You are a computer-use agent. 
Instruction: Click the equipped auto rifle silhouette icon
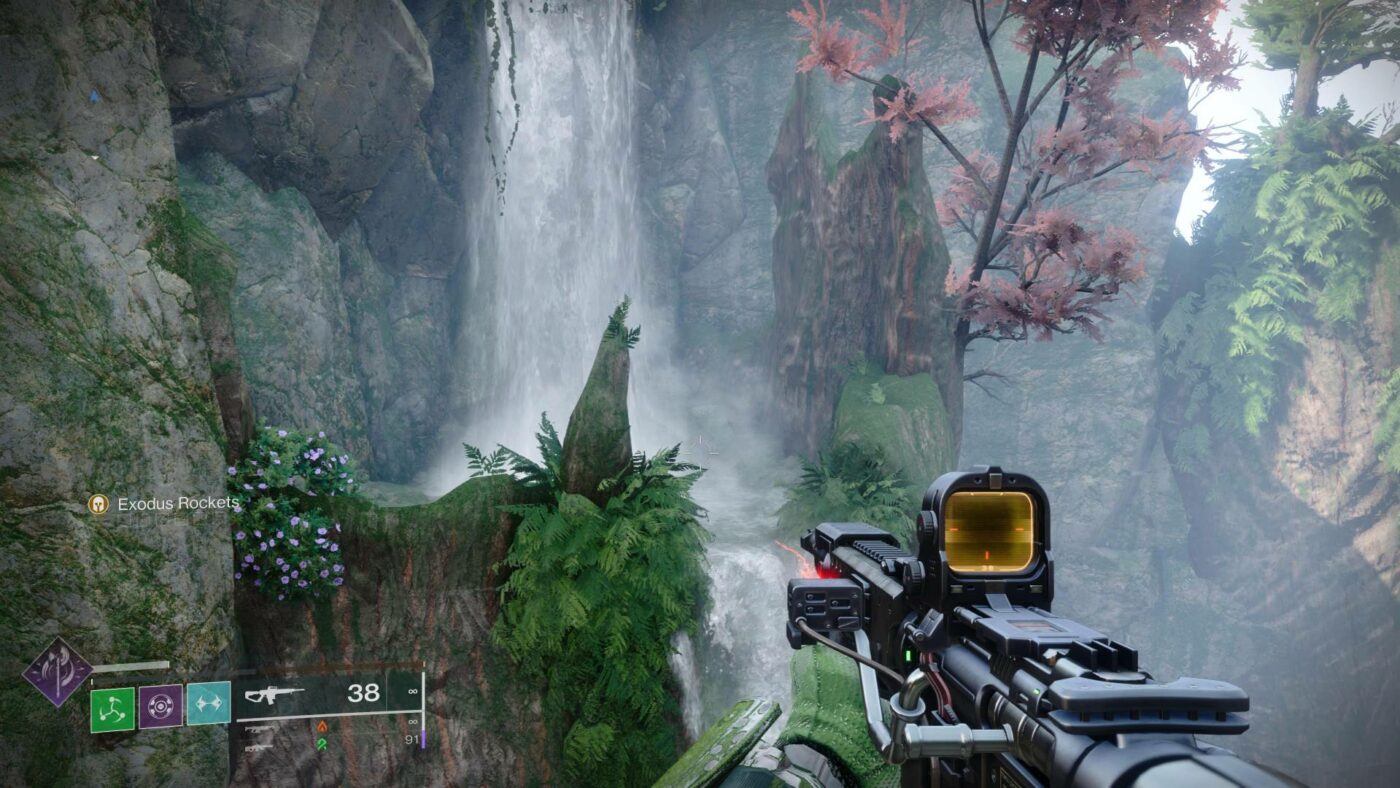271,693
